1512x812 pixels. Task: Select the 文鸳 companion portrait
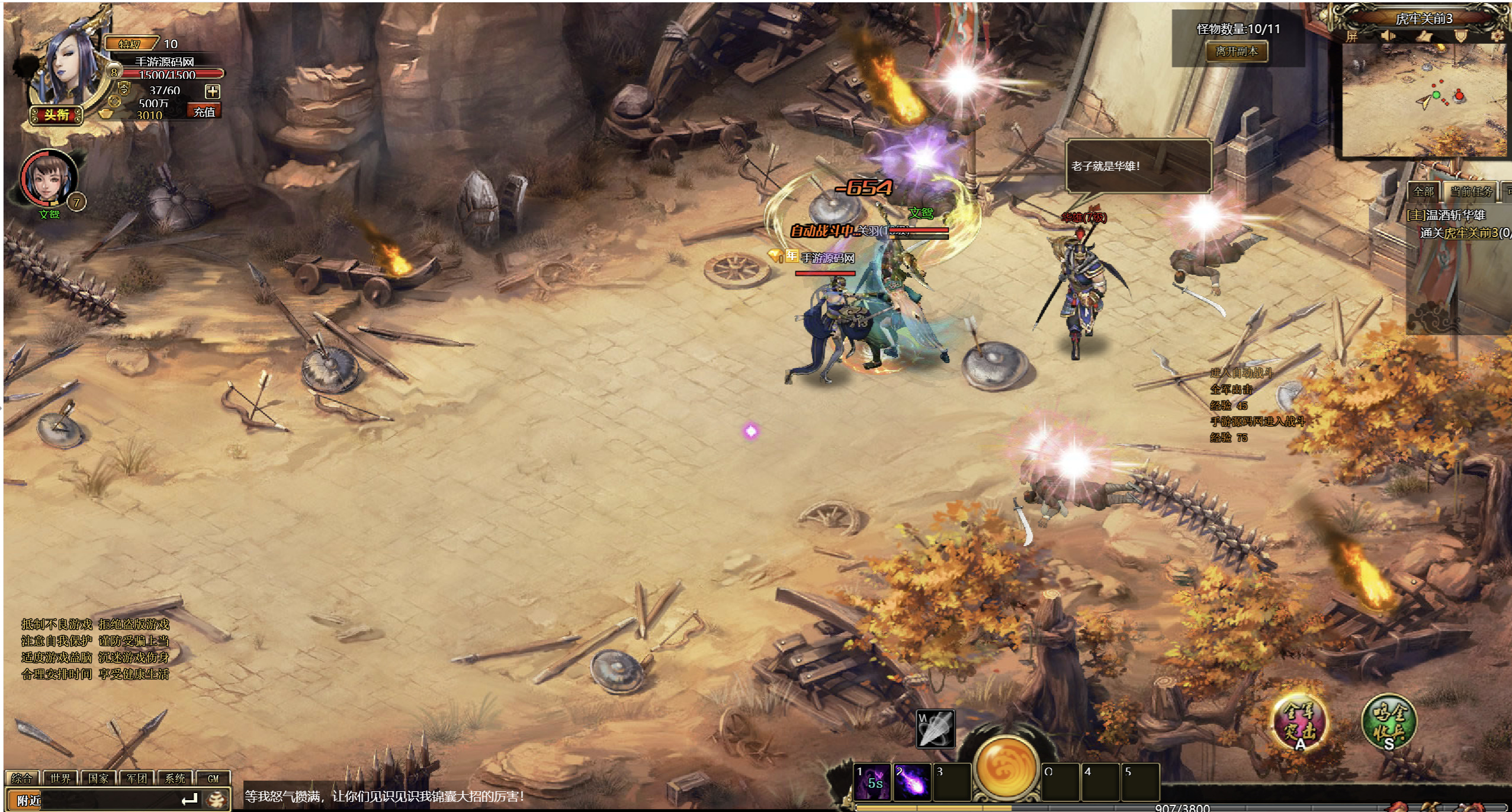click(x=49, y=178)
